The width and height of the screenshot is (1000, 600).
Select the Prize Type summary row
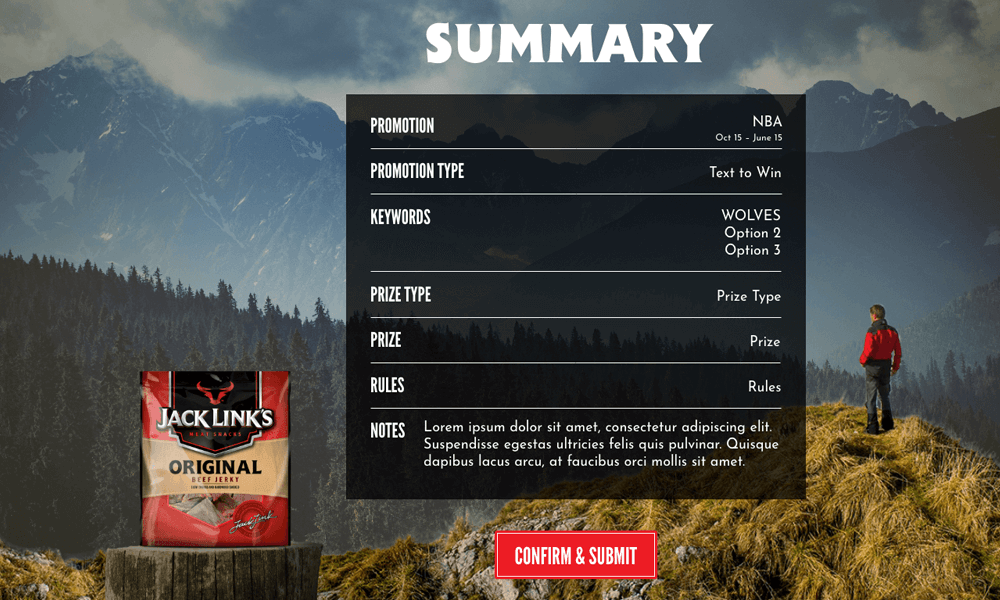[x=575, y=296]
